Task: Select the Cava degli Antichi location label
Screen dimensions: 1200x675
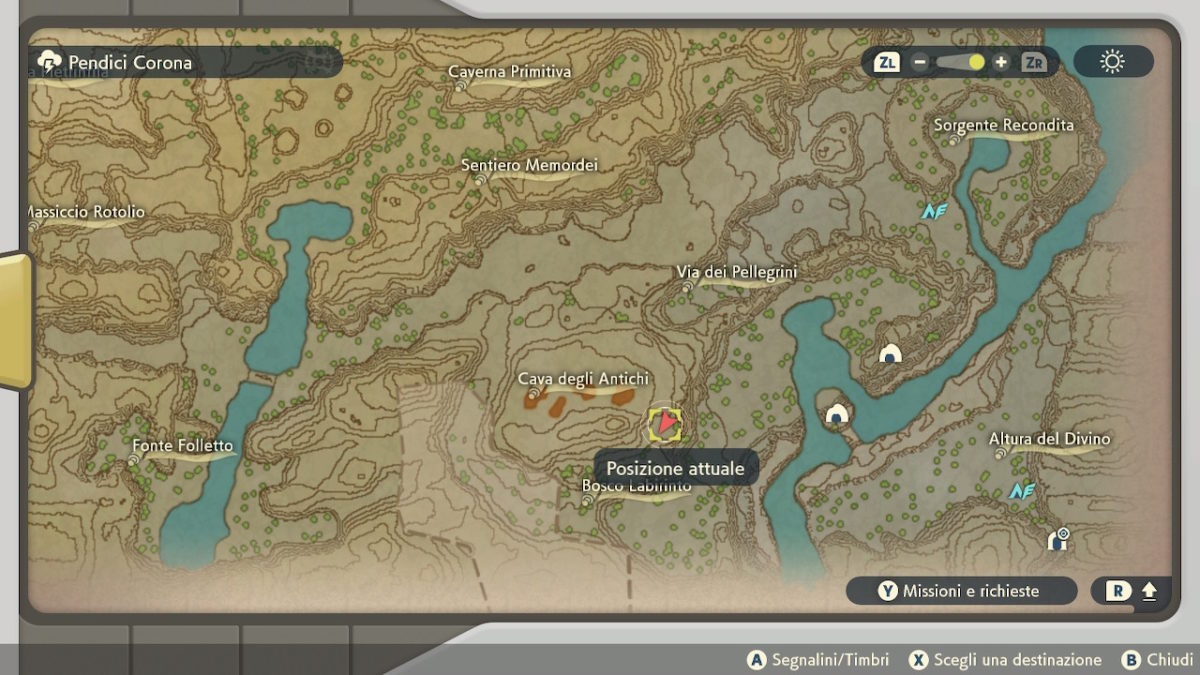Action: tap(583, 379)
